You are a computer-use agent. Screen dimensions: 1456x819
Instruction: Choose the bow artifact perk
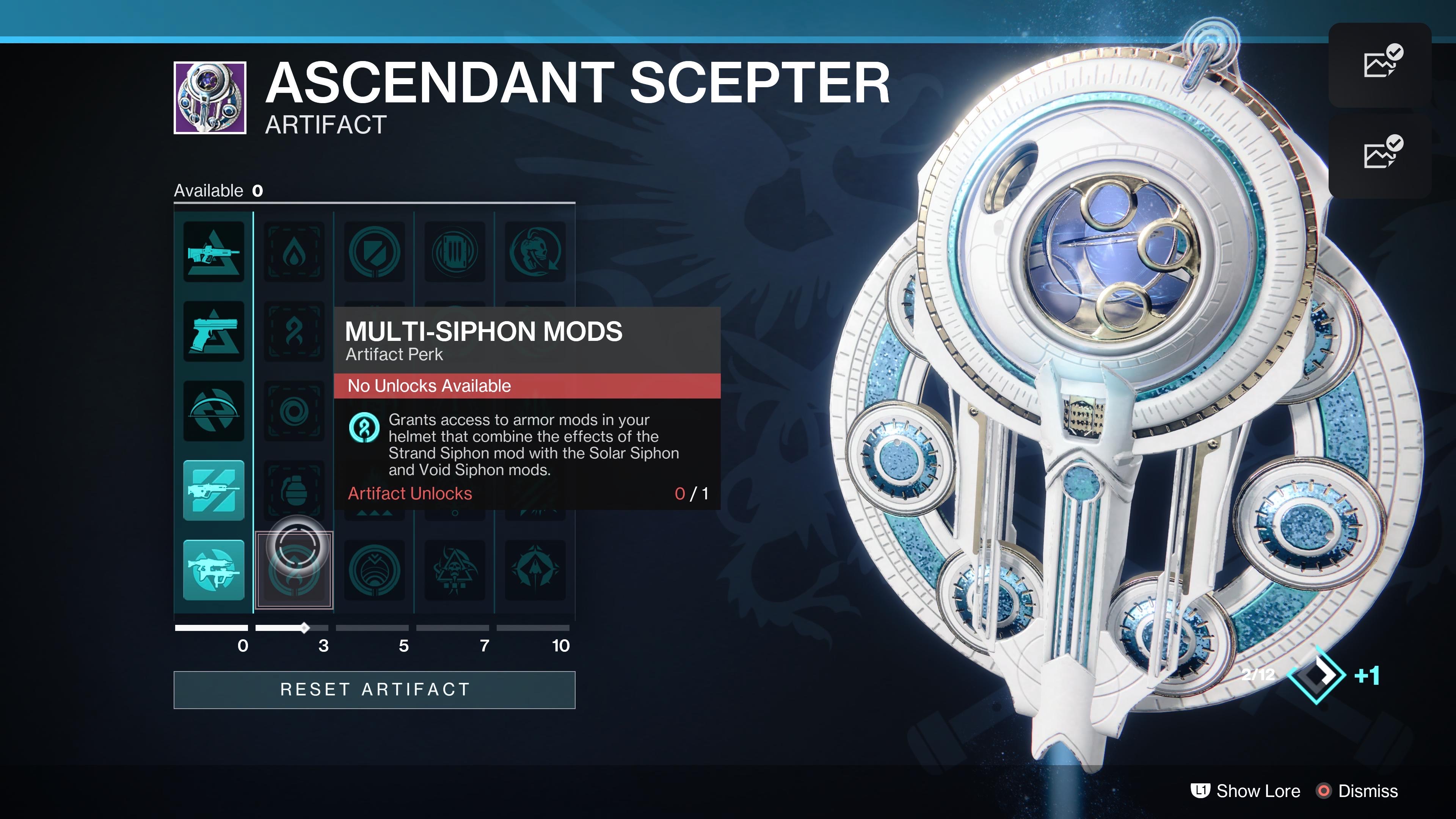(213, 411)
